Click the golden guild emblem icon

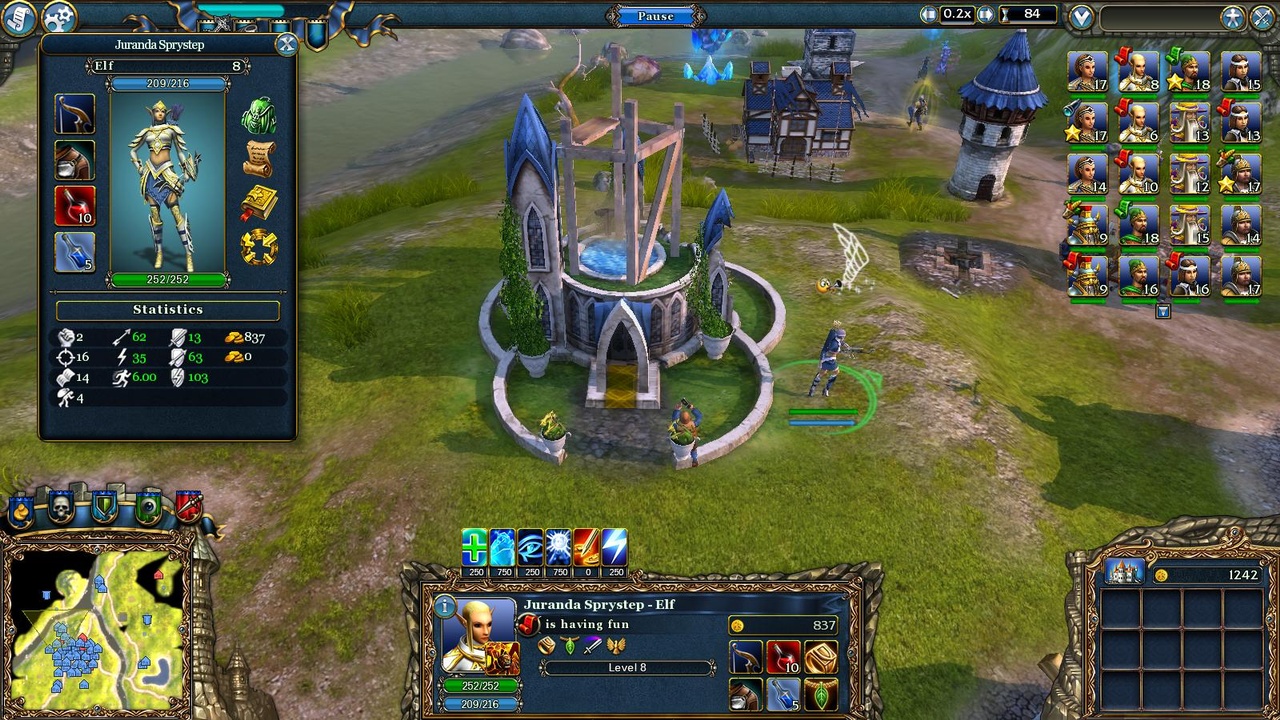[258, 244]
